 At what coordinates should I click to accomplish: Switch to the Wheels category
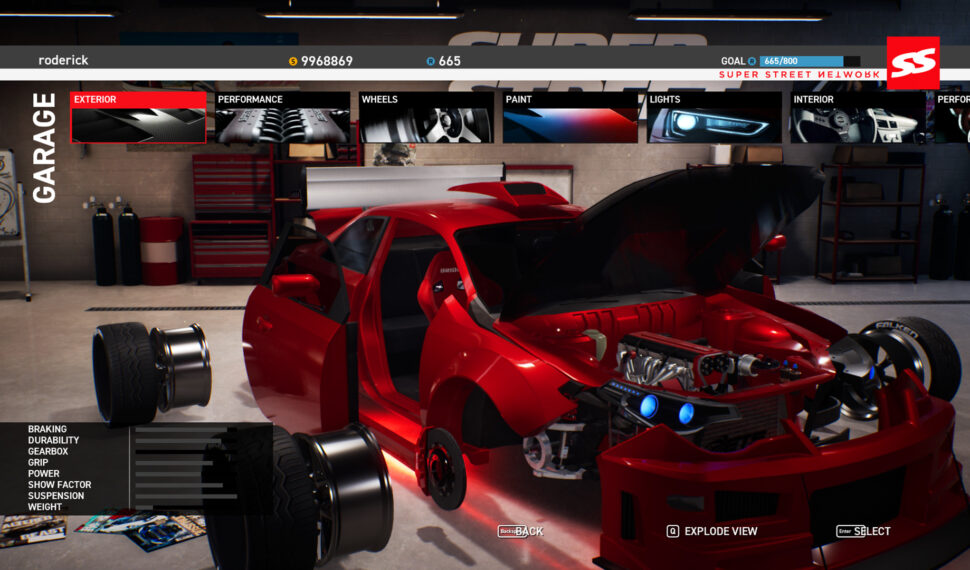tap(426, 118)
